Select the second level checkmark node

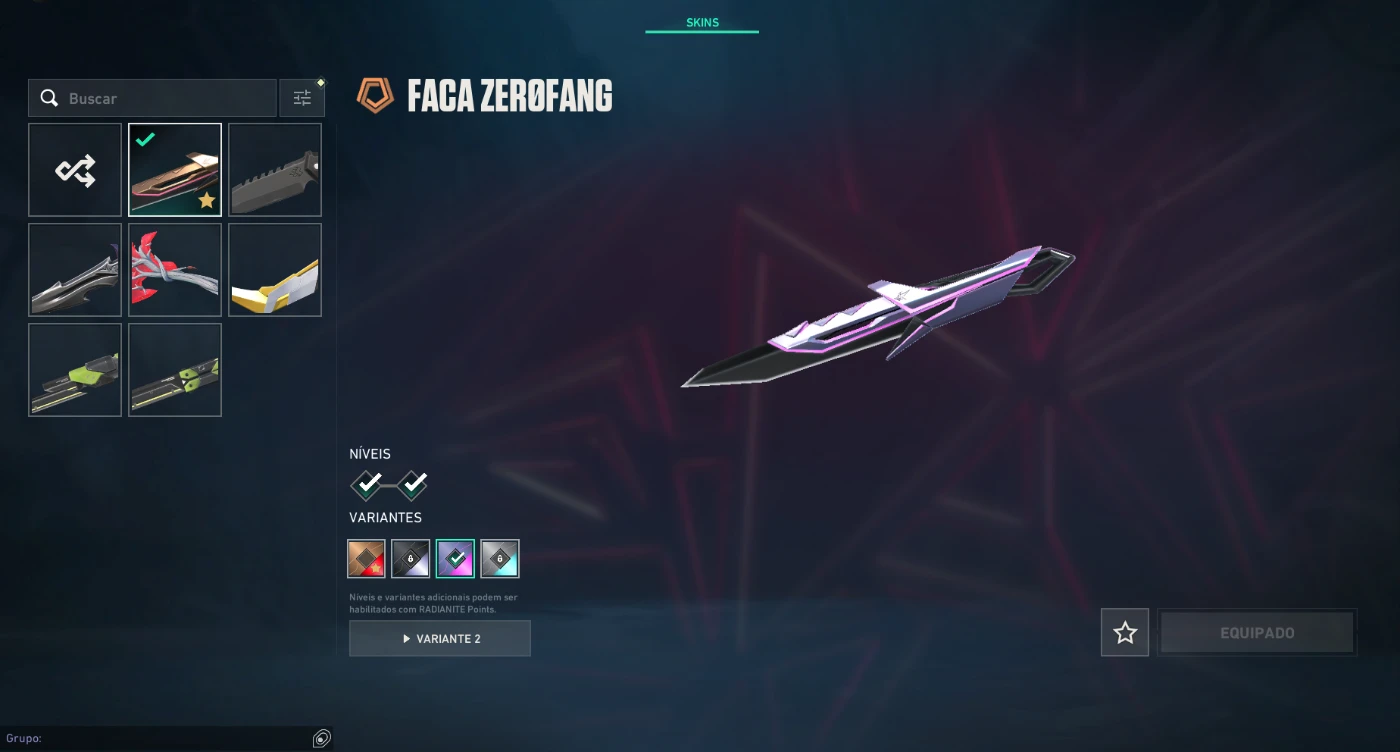click(412, 485)
